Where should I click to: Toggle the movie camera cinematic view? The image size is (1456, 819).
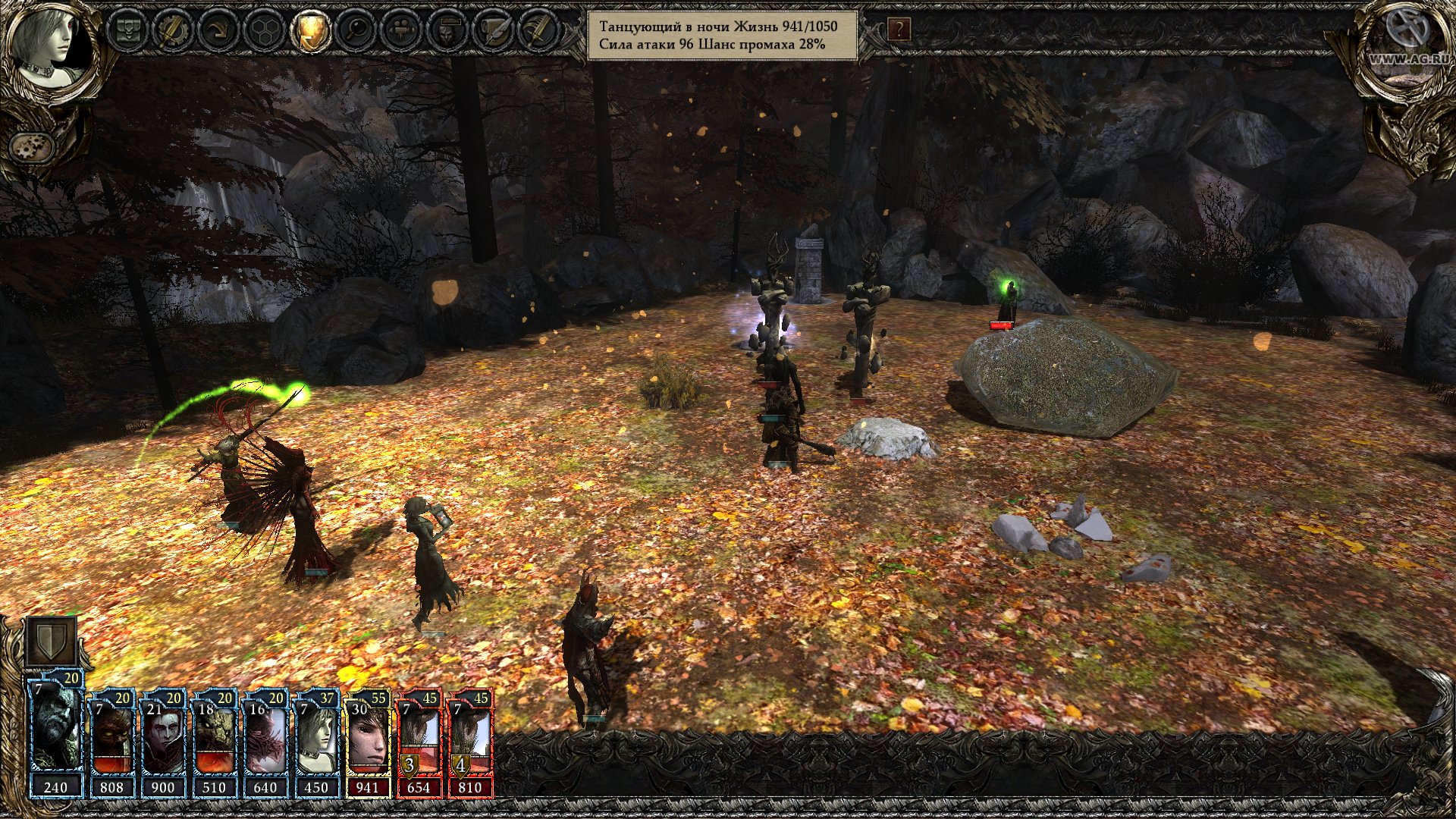[401, 30]
